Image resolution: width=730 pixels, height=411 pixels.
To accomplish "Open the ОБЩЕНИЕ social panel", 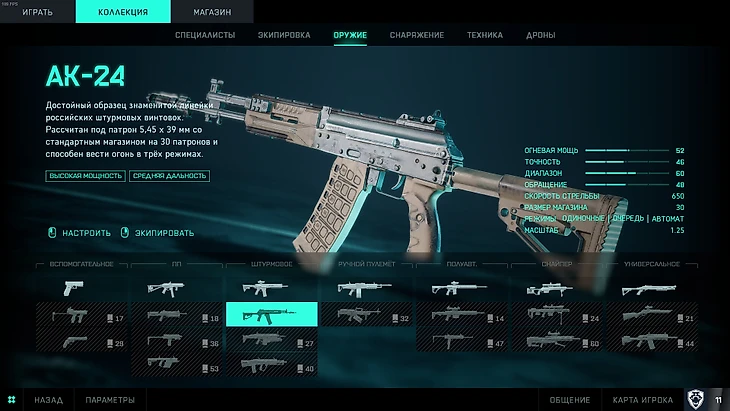I will (x=569, y=400).
